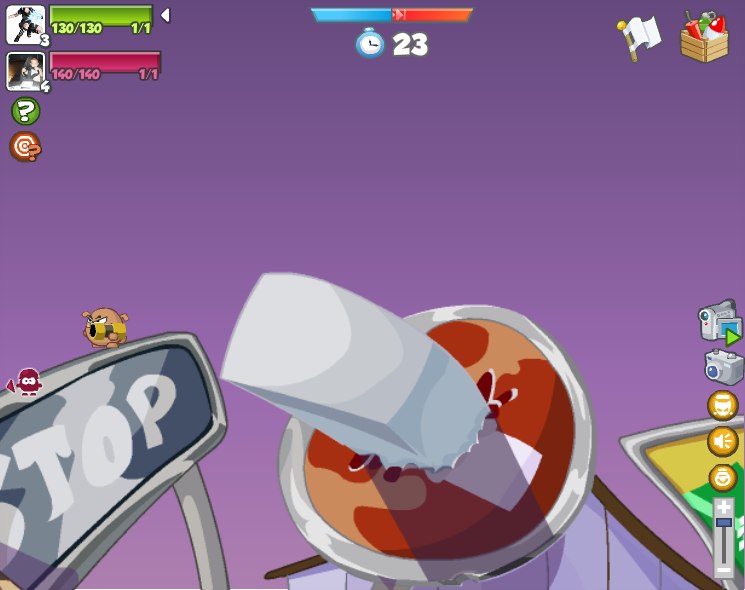
Task: Click the round orange button above zoom slider
Action: coord(723,477)
